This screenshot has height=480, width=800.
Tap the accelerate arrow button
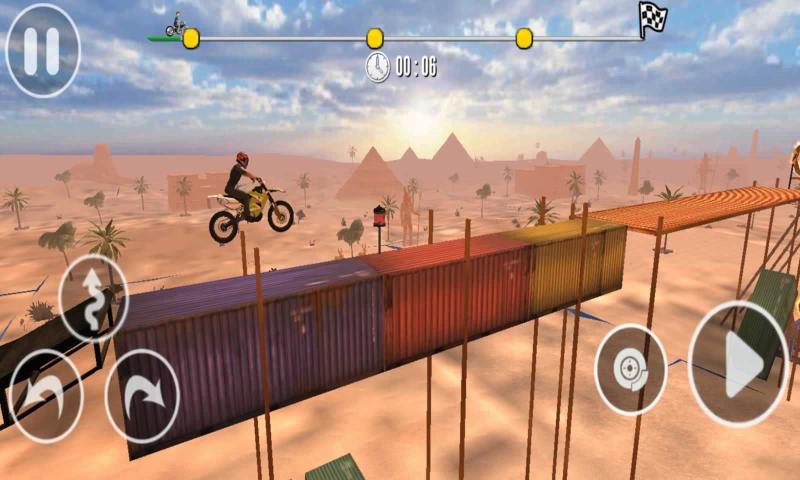(739, 363)
